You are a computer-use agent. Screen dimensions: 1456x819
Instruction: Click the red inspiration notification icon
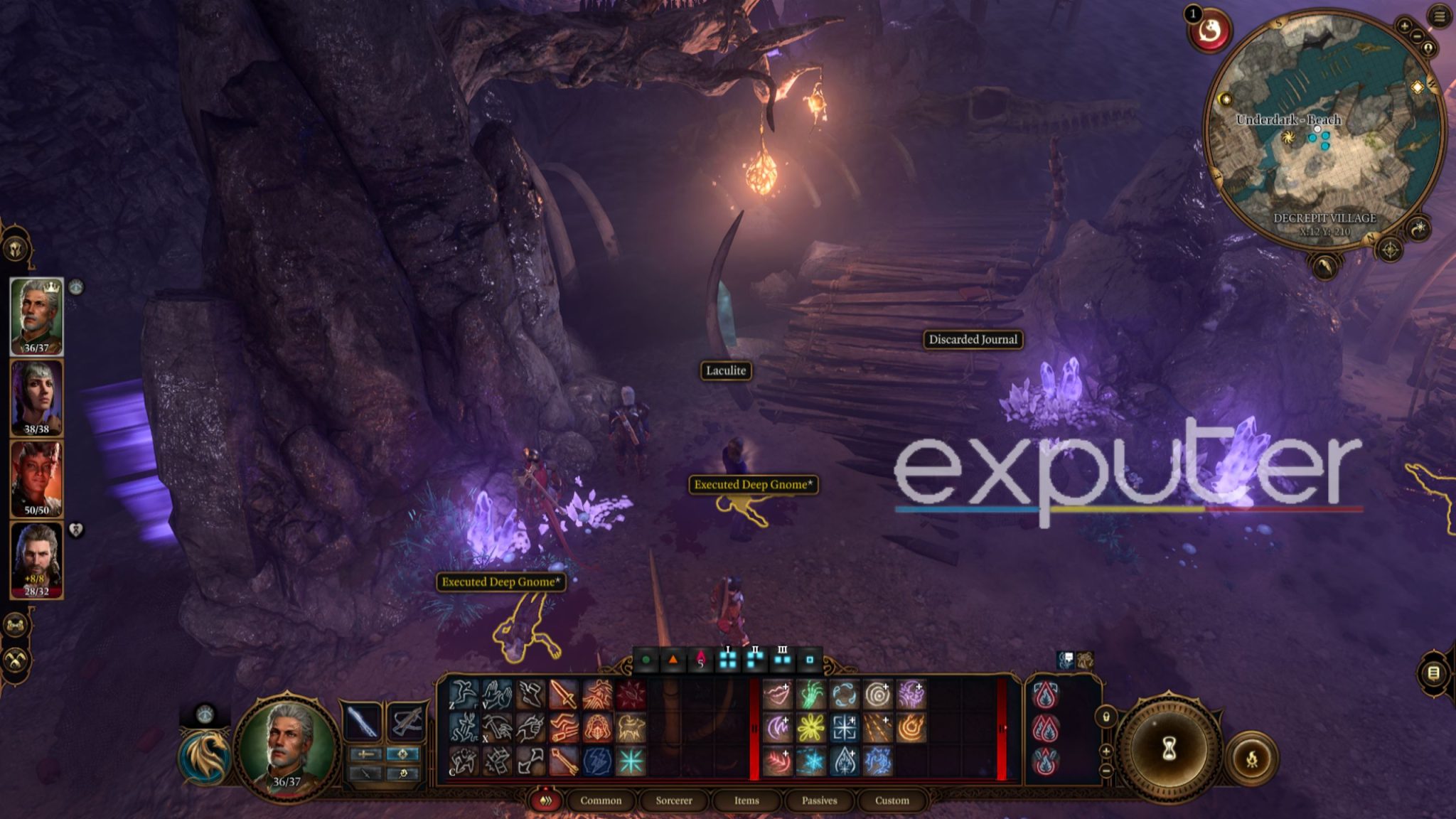click(x=1210, y=31)
